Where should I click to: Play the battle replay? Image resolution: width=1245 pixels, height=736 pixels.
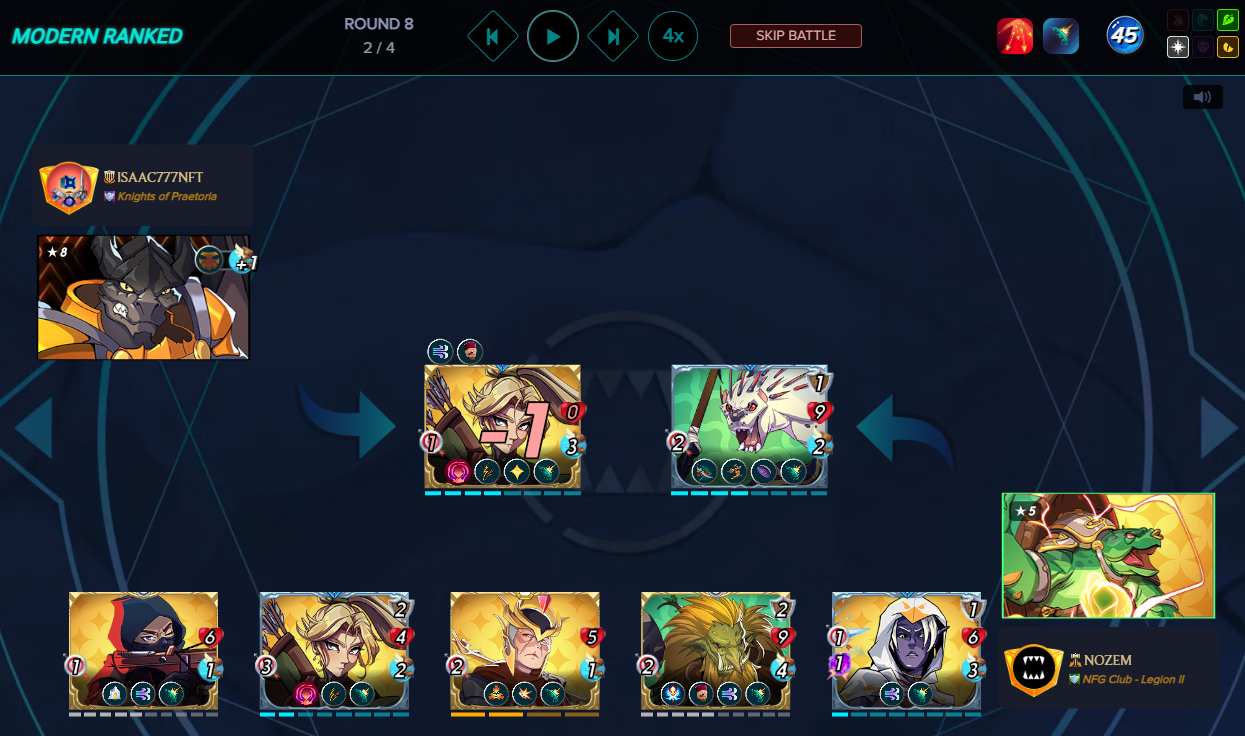(553, 37)
